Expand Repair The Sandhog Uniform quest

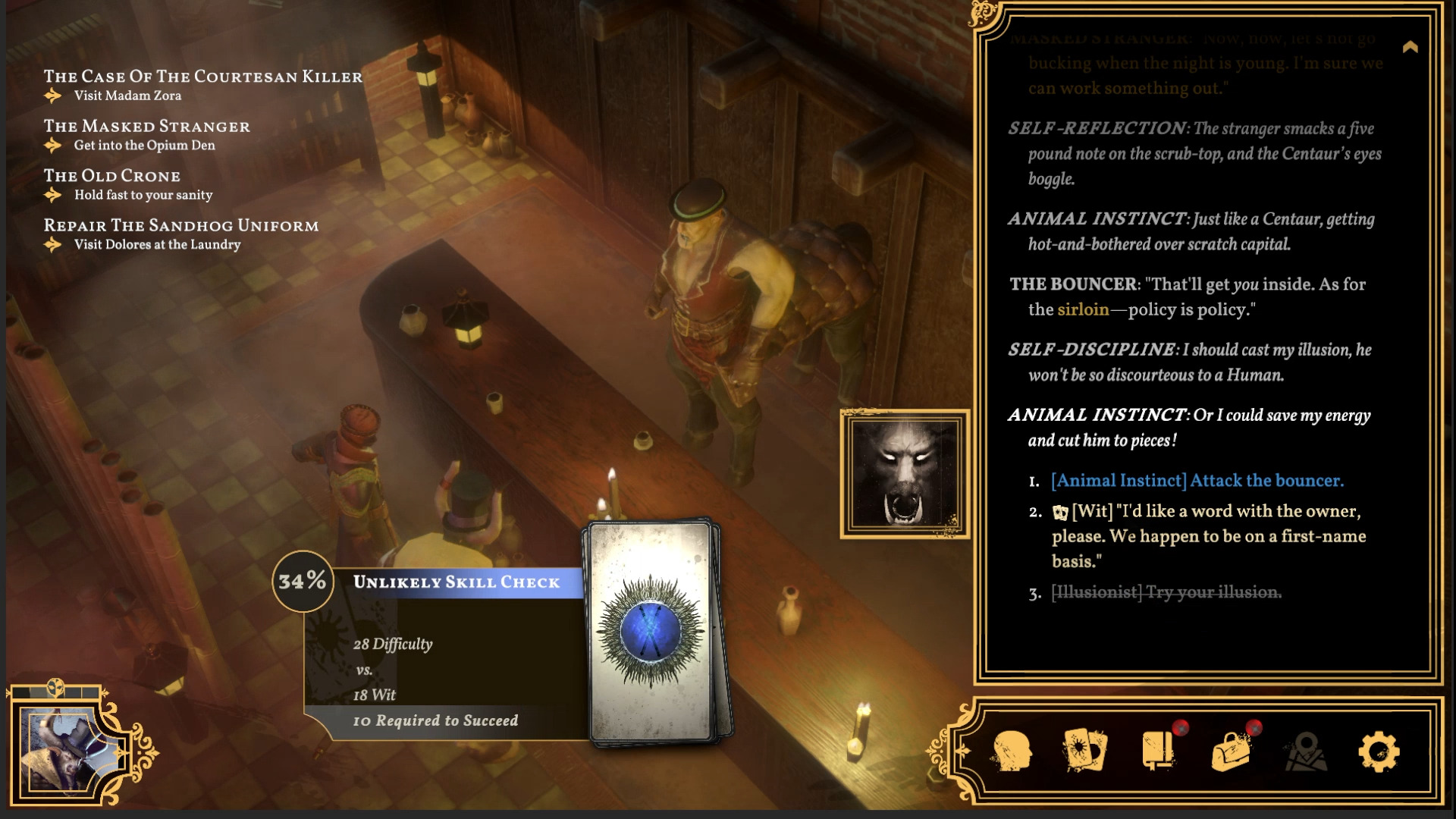tap(180, 225)
